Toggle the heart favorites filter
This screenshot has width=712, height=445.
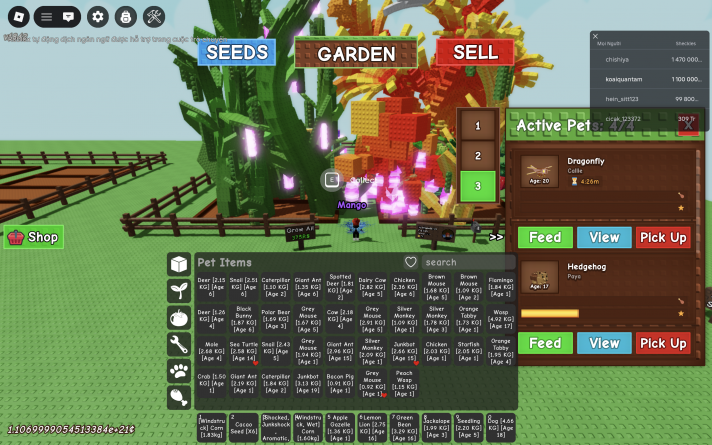[410, 262]
